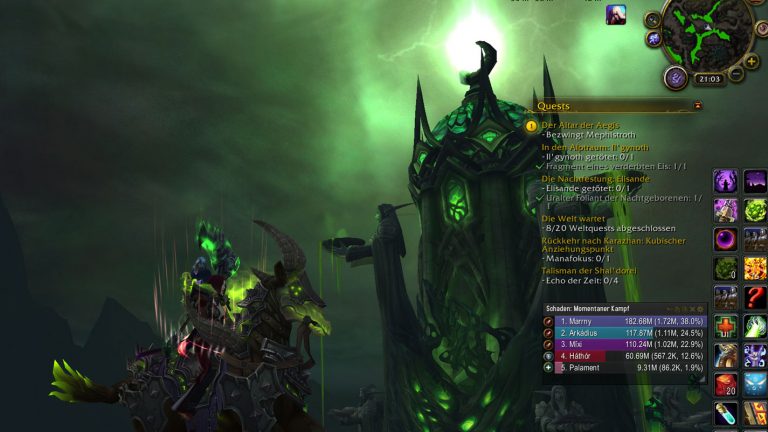Open quest Talisman der Shal'dorei
The height and width of the screenshot is (432, 768).
590,270
